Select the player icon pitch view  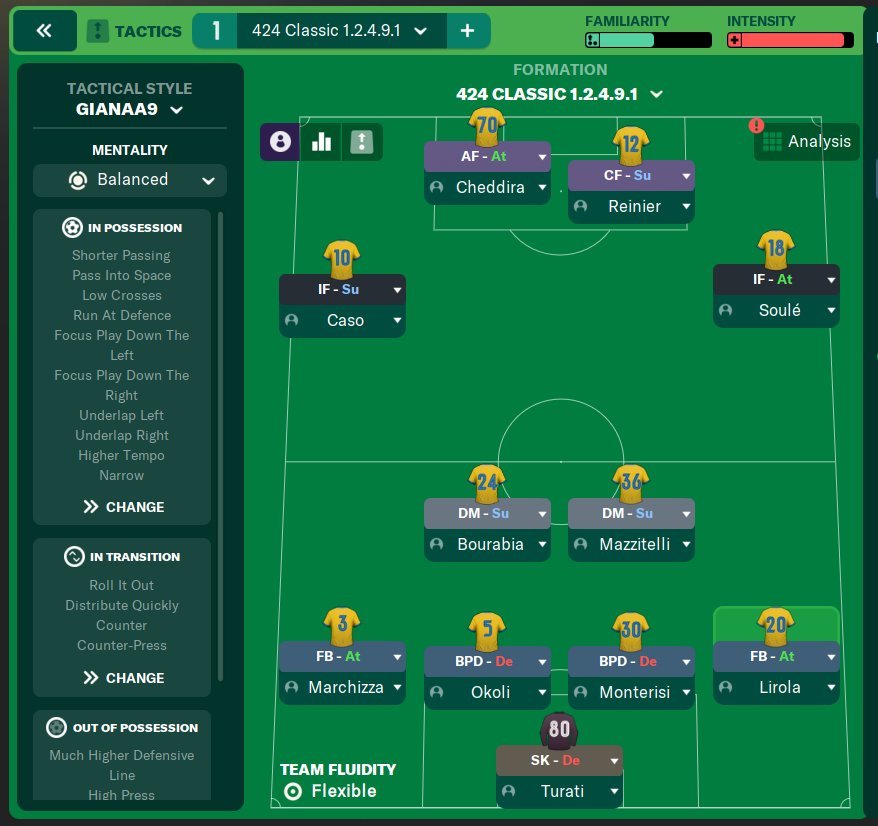click(279, 142)
